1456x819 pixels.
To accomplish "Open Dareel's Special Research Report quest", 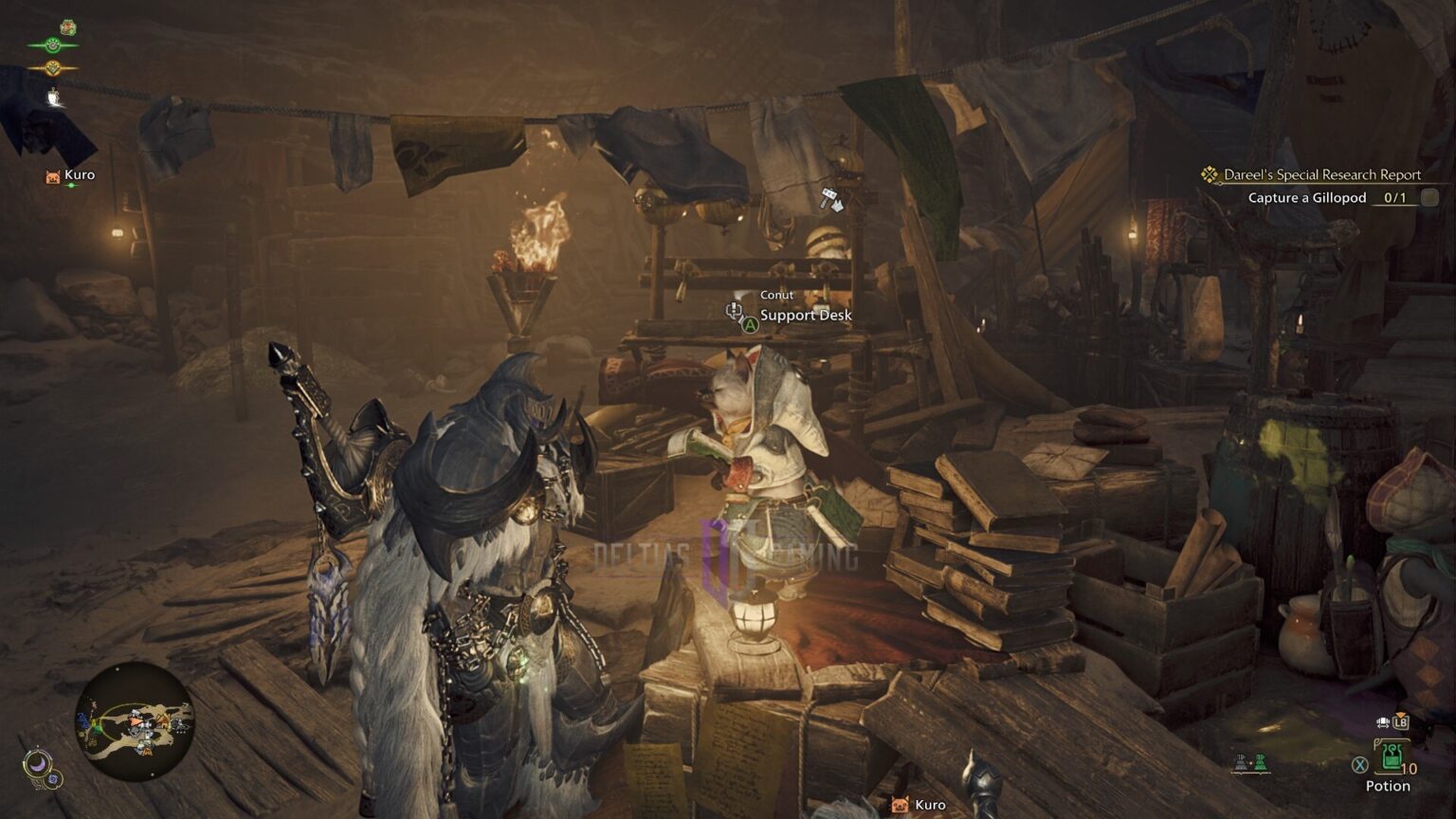I will tap(1321, 174).
